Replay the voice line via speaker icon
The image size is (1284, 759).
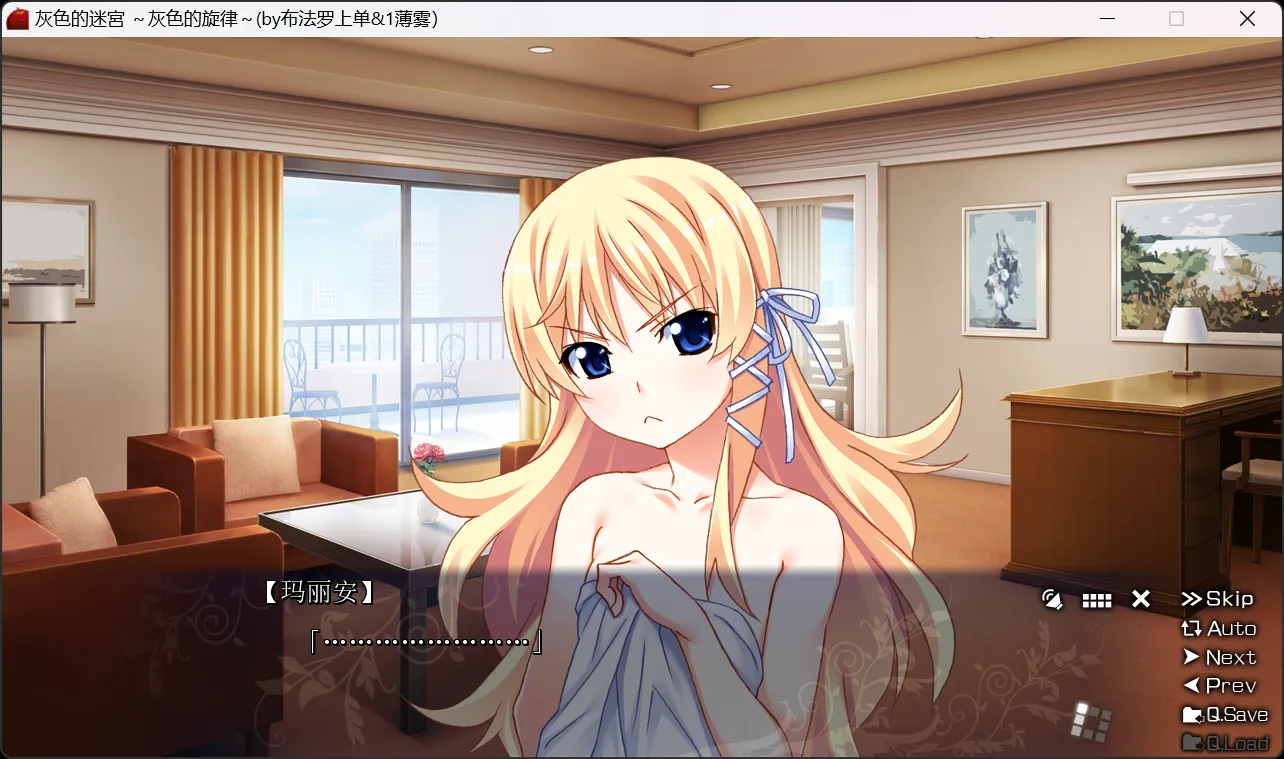(1053, 598)
